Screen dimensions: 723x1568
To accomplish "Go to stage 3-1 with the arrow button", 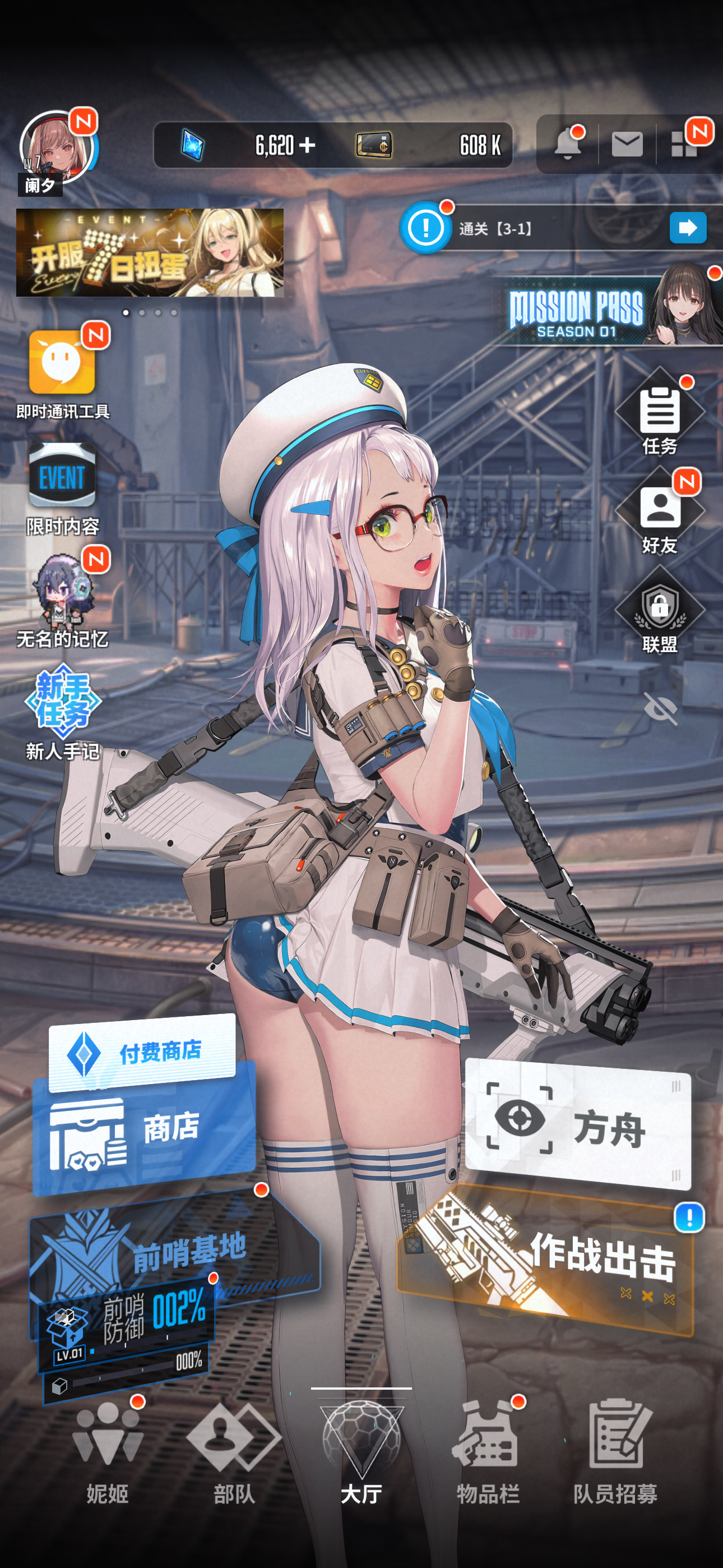I will (x=688, y=228).
